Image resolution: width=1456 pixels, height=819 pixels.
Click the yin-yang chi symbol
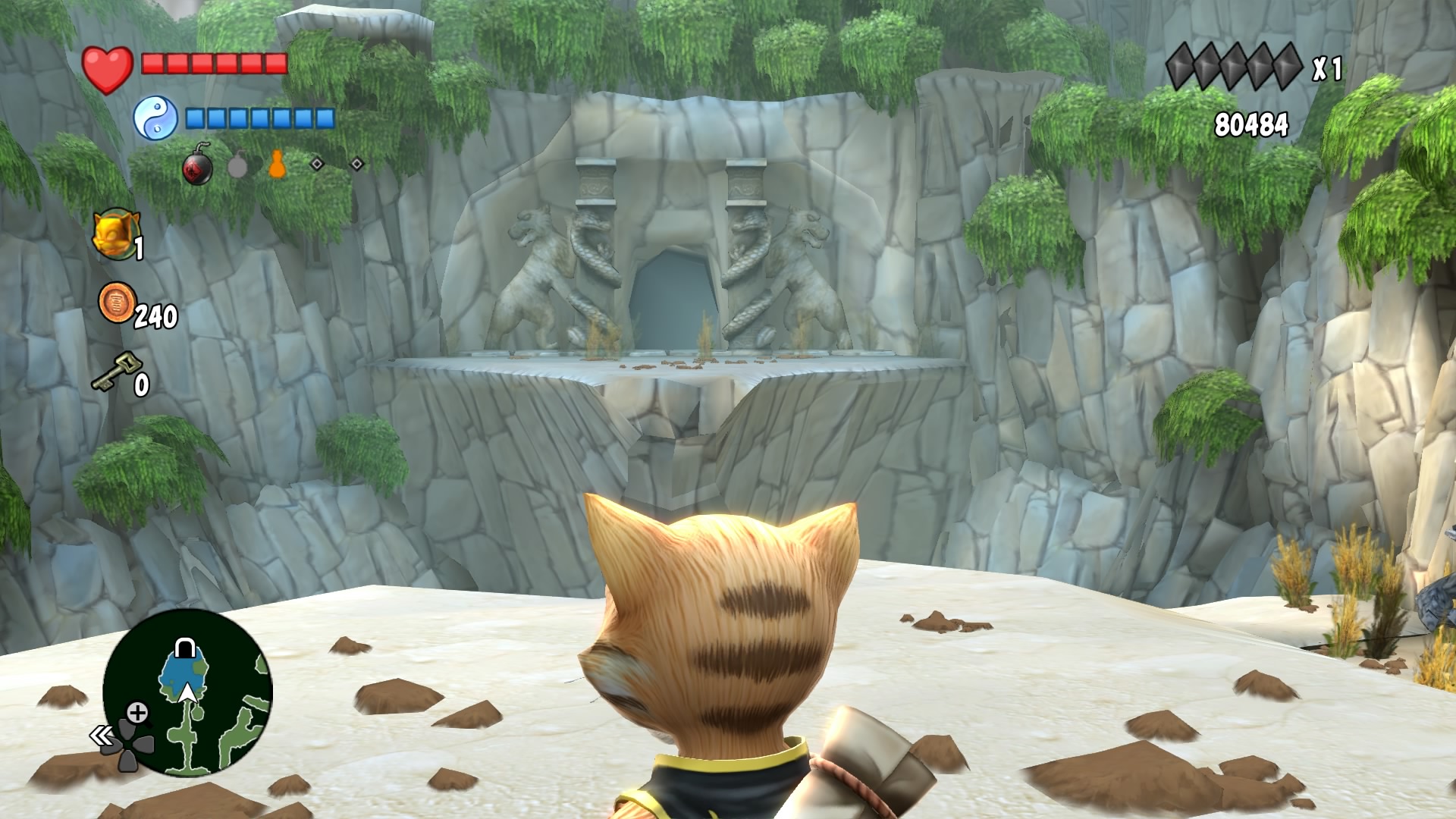tap(157, 118)
